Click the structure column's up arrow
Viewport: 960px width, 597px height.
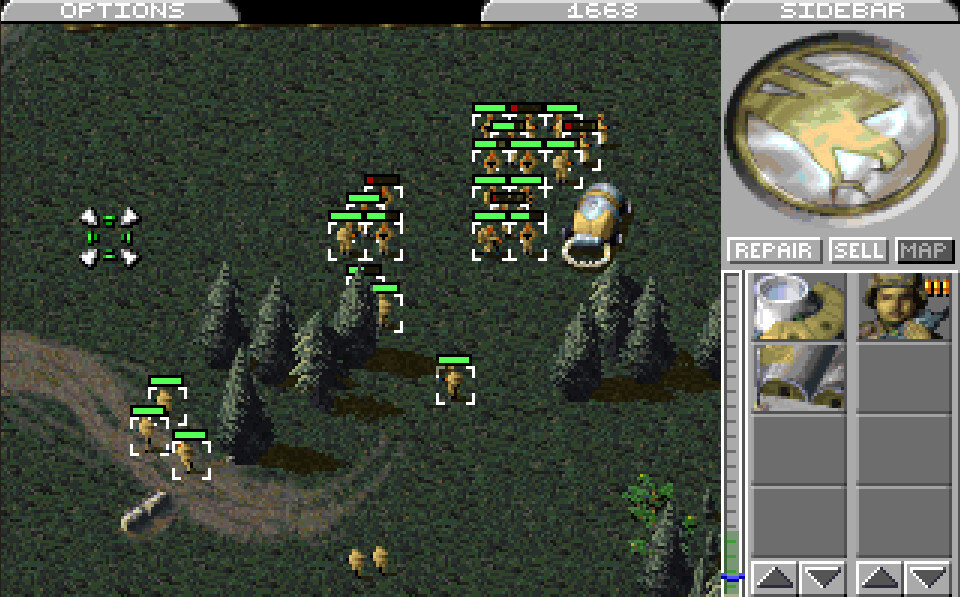(x=774, y=577)
